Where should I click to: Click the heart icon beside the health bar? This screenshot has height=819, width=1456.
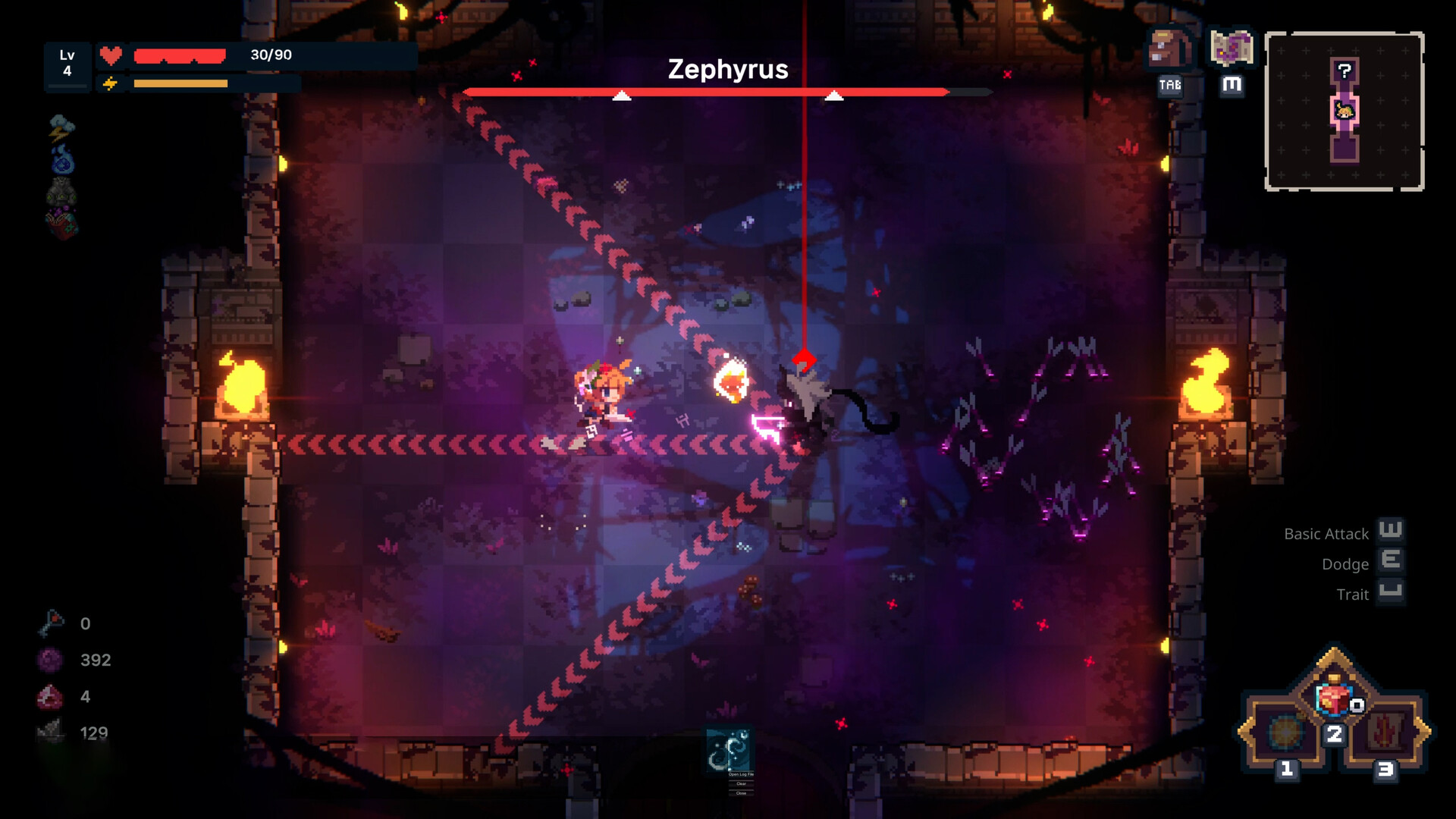pos(111,54)
